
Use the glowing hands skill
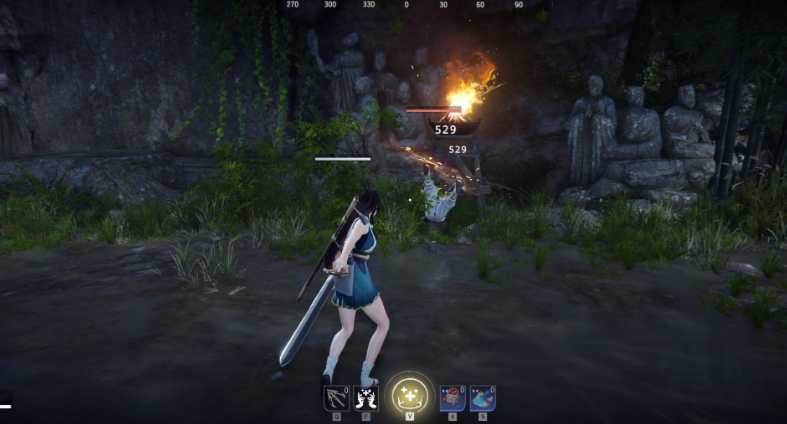tap(366, 397)
